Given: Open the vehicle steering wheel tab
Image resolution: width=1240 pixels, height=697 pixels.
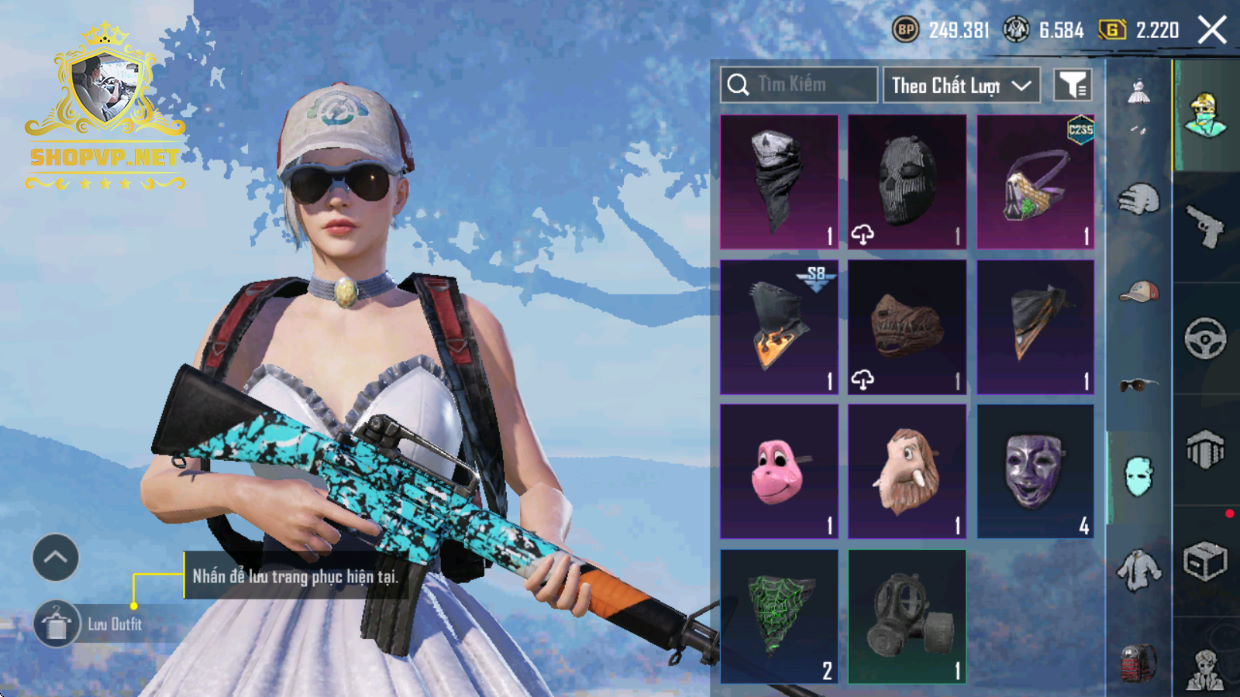Looking at the screenshot, I should pyautogui.click(x=1205, y=338).
